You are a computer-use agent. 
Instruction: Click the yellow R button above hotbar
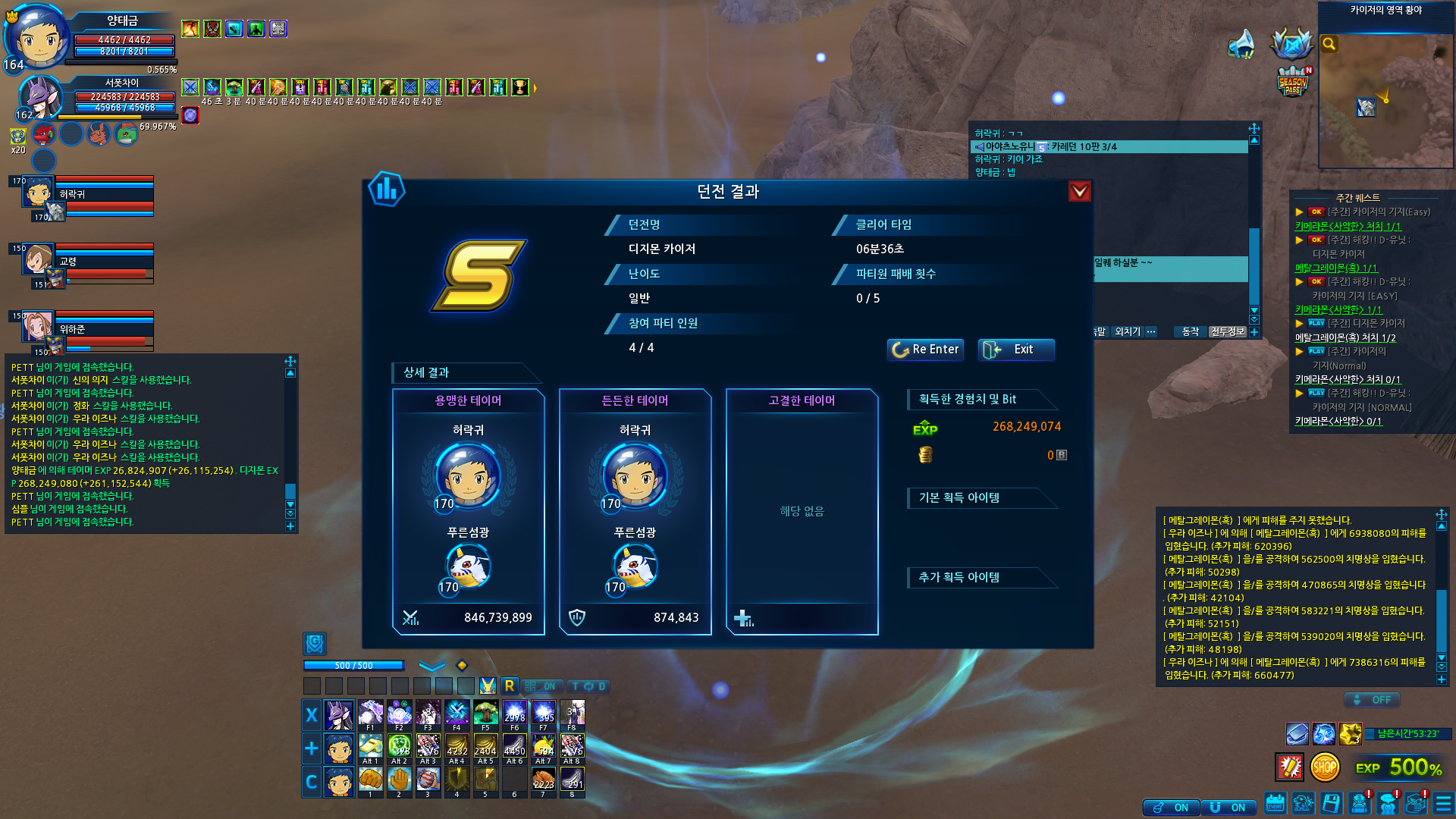(510, 686)
